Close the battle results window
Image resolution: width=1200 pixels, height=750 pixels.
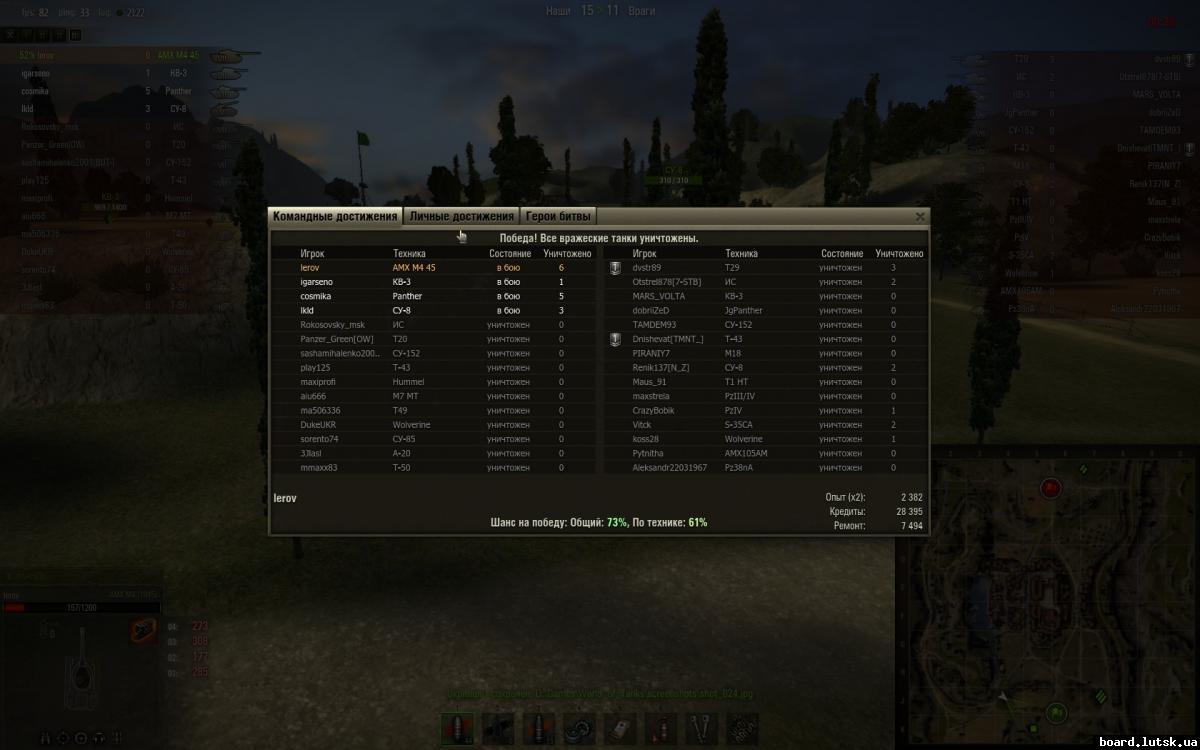(x=920, y=216)
